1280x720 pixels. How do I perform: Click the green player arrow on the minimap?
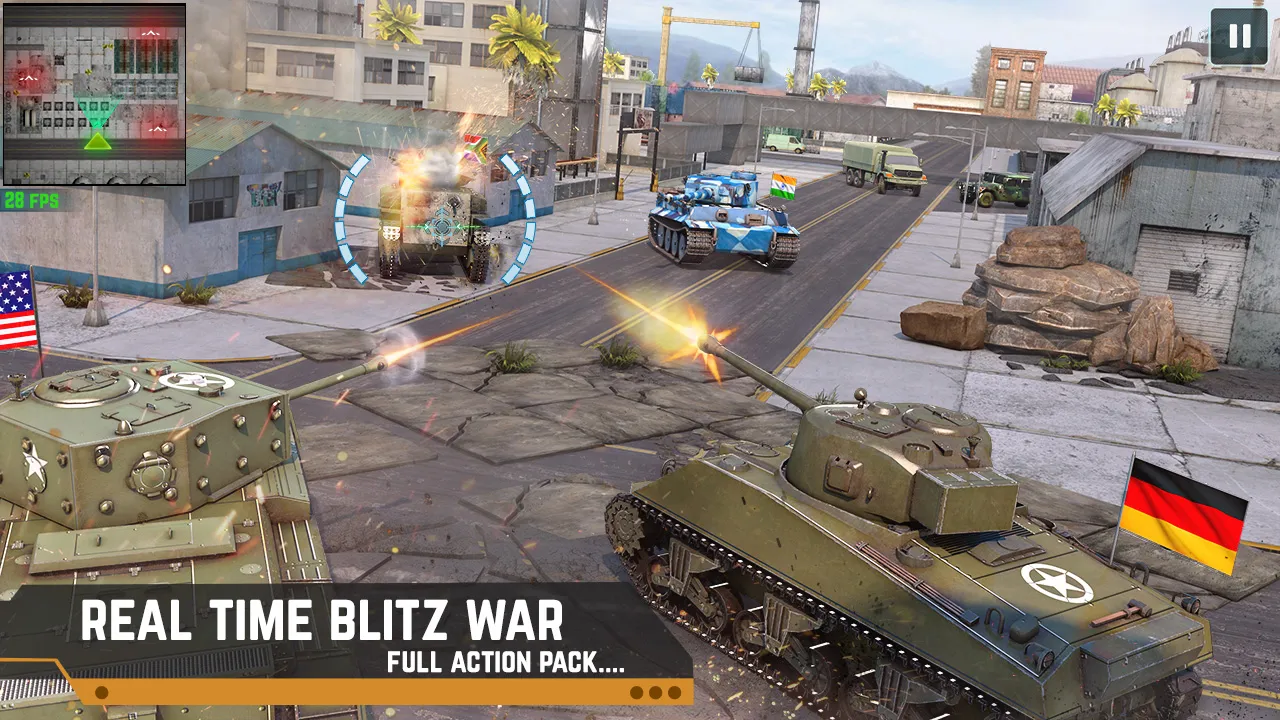(97, 142)
